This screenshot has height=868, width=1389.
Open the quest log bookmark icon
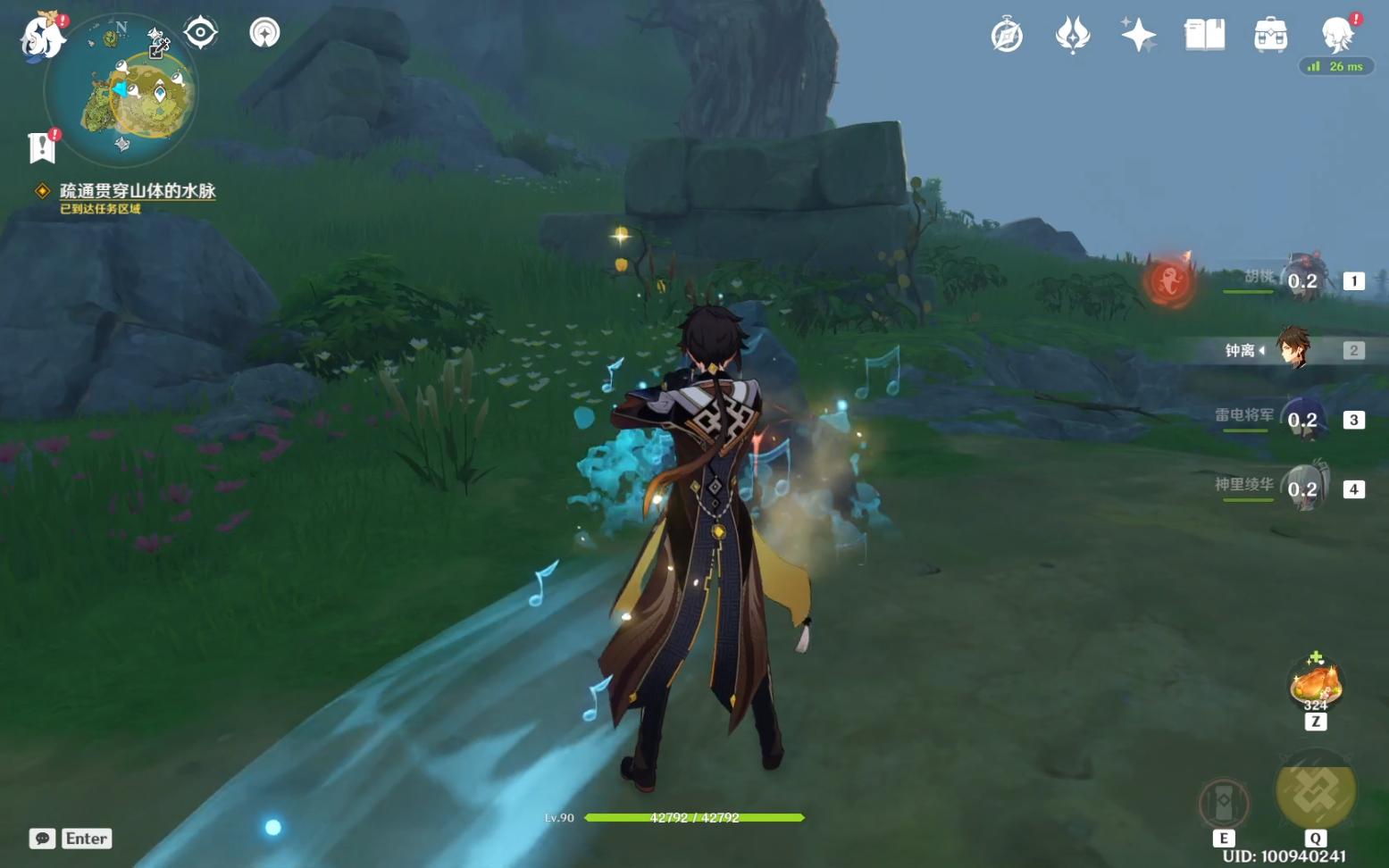pyautogui.click(x=41, y=147)
